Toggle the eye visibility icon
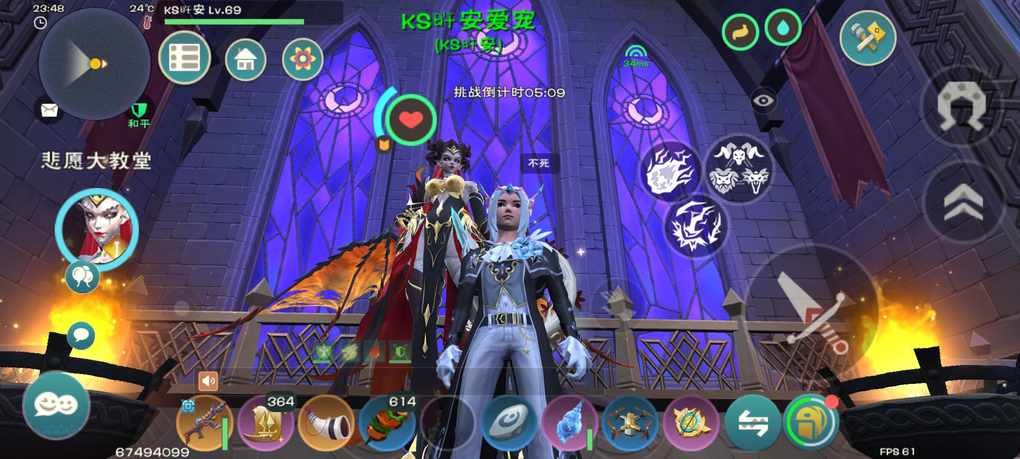Viewport: 1020px width, 459px height. pyautogui.click(x=764, y=99)
